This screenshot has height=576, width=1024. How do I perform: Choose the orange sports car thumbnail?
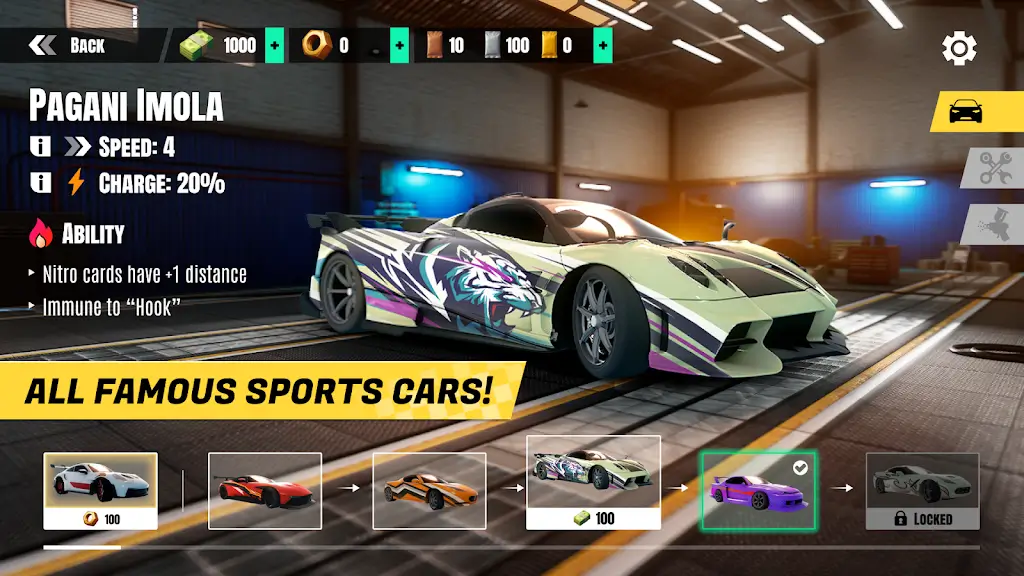[429, 490]
